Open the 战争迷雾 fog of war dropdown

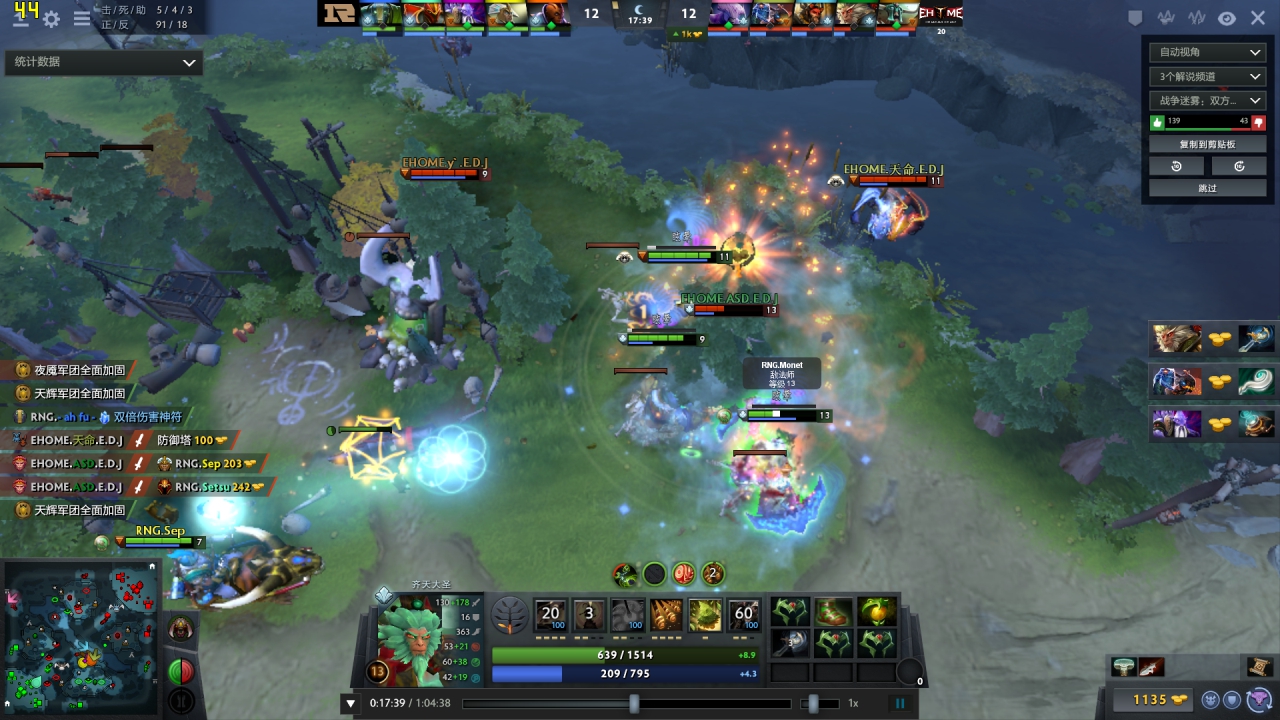pos(1208,100)
